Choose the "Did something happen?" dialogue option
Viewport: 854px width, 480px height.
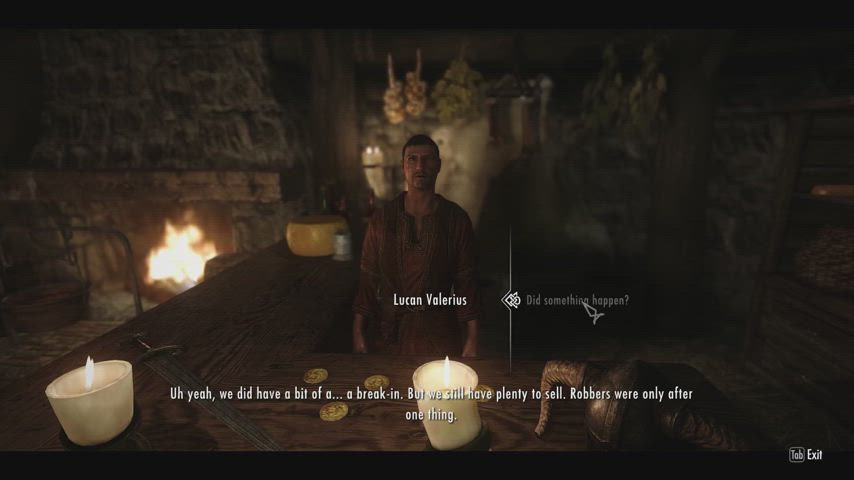pos(577,300)
